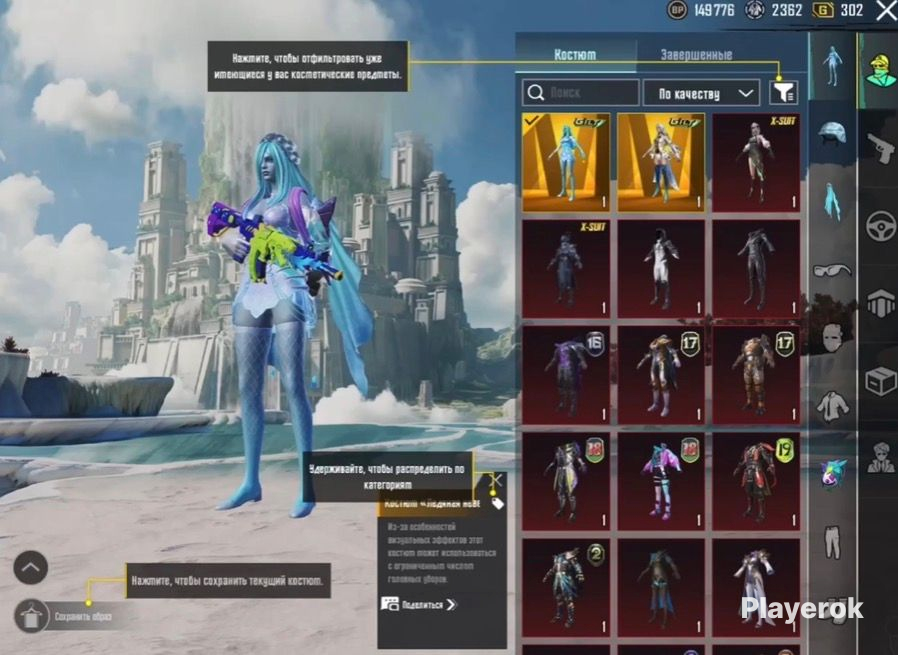Open the helmet category

(x=832, y=132)
